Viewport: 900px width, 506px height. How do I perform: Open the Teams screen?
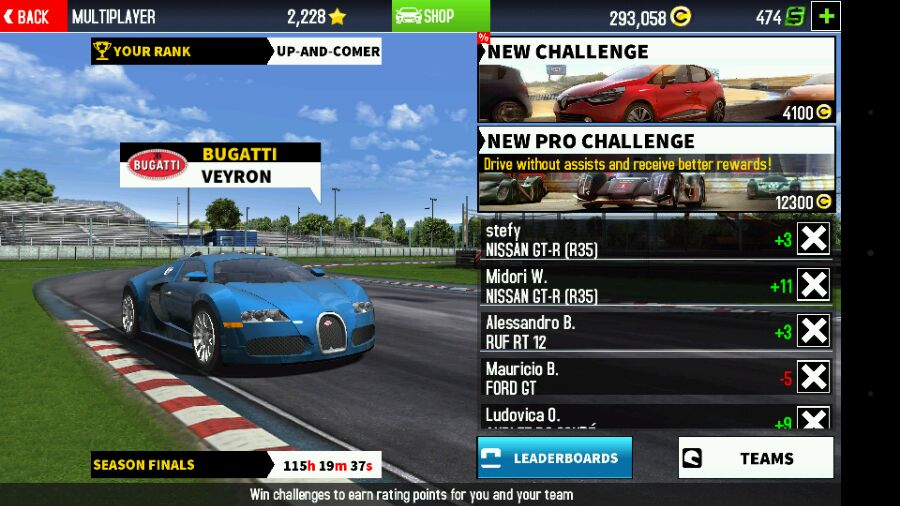pyautogui.click(x=755, y=458)
